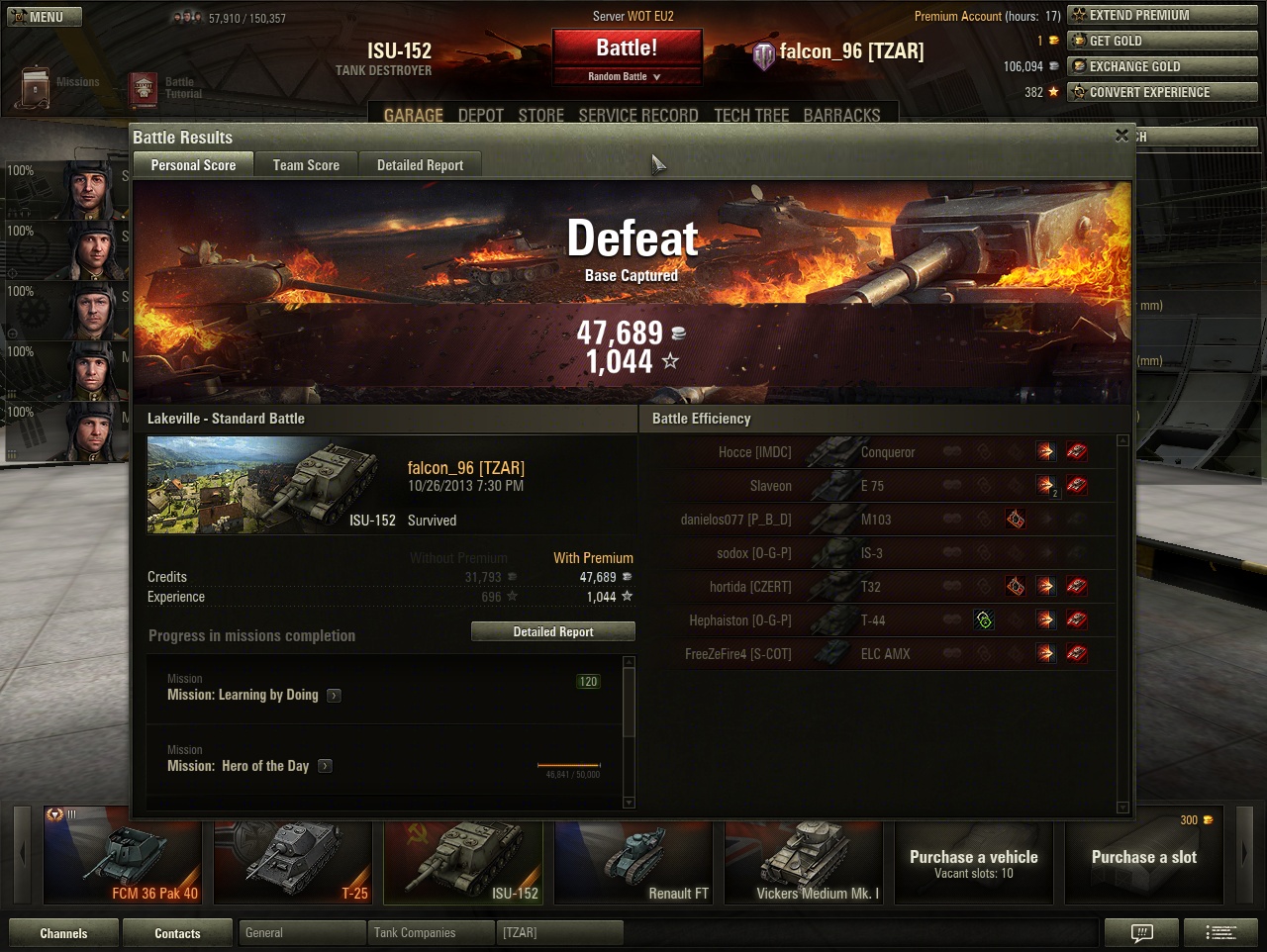This screenshot has width=1267, height=952.
Task: Choose Get Gold
Action: [1161, 41]
